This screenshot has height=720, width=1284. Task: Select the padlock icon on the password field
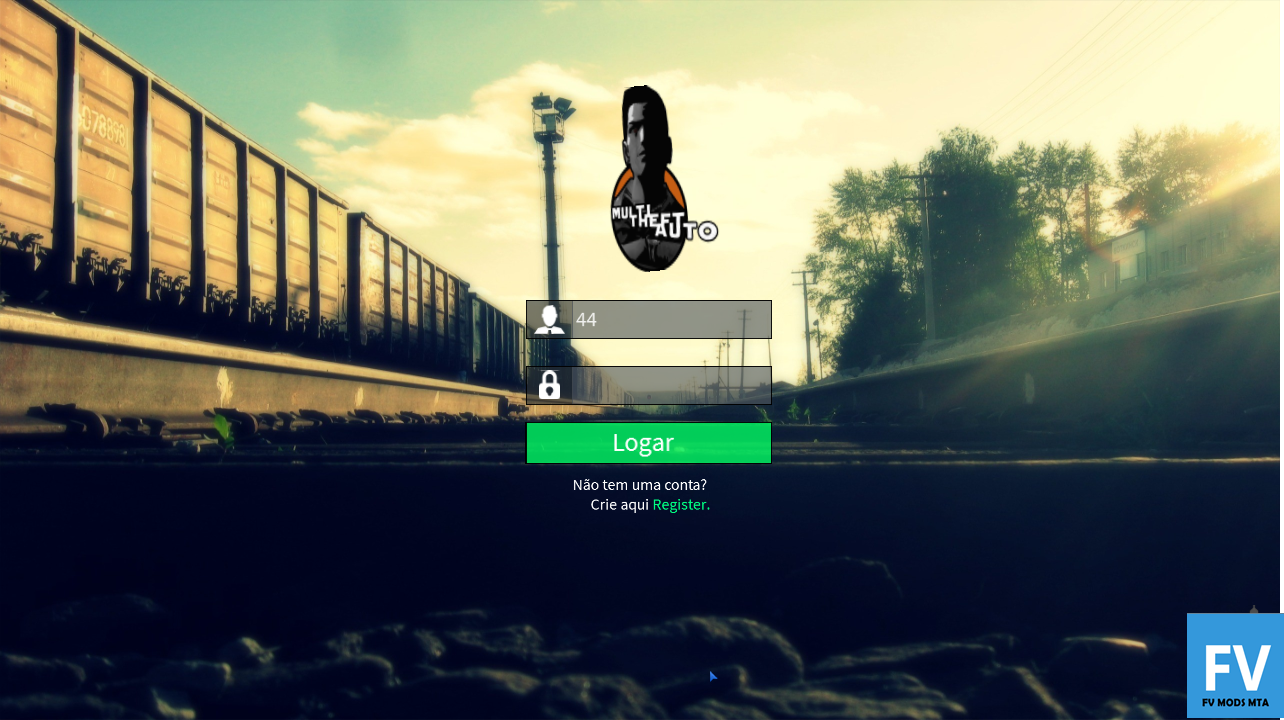coord(549,385)
